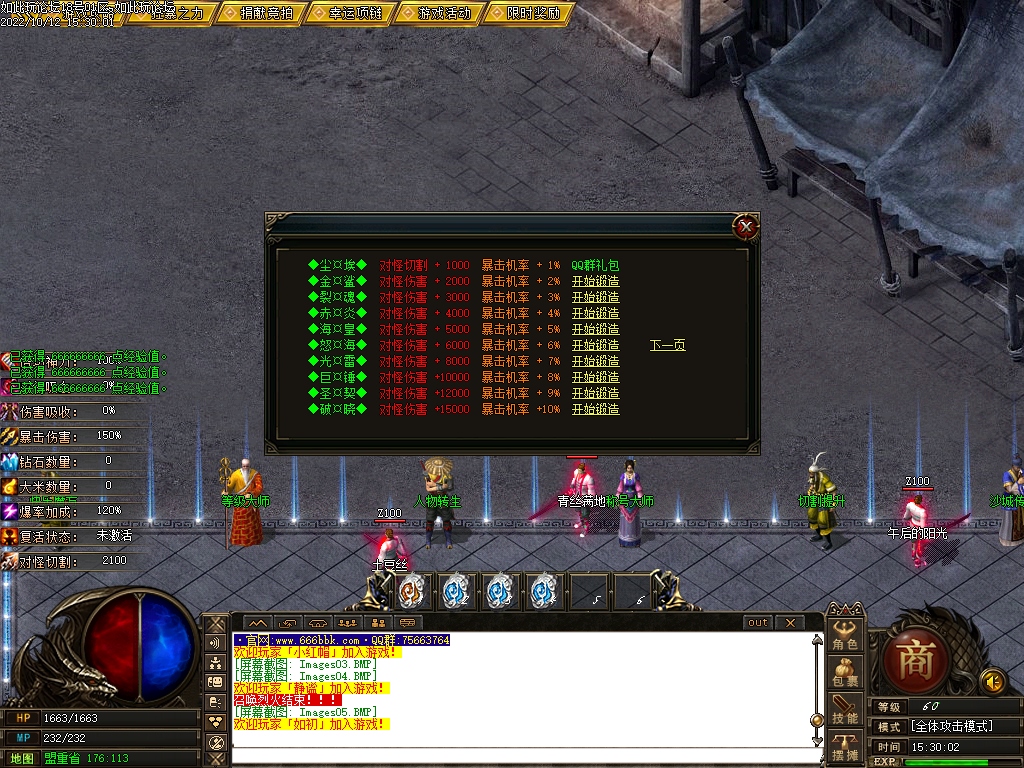1024x768 pixels.
Task: Click the round red 商 shop button
Action: pyautogui.click(x=915, y=660)
